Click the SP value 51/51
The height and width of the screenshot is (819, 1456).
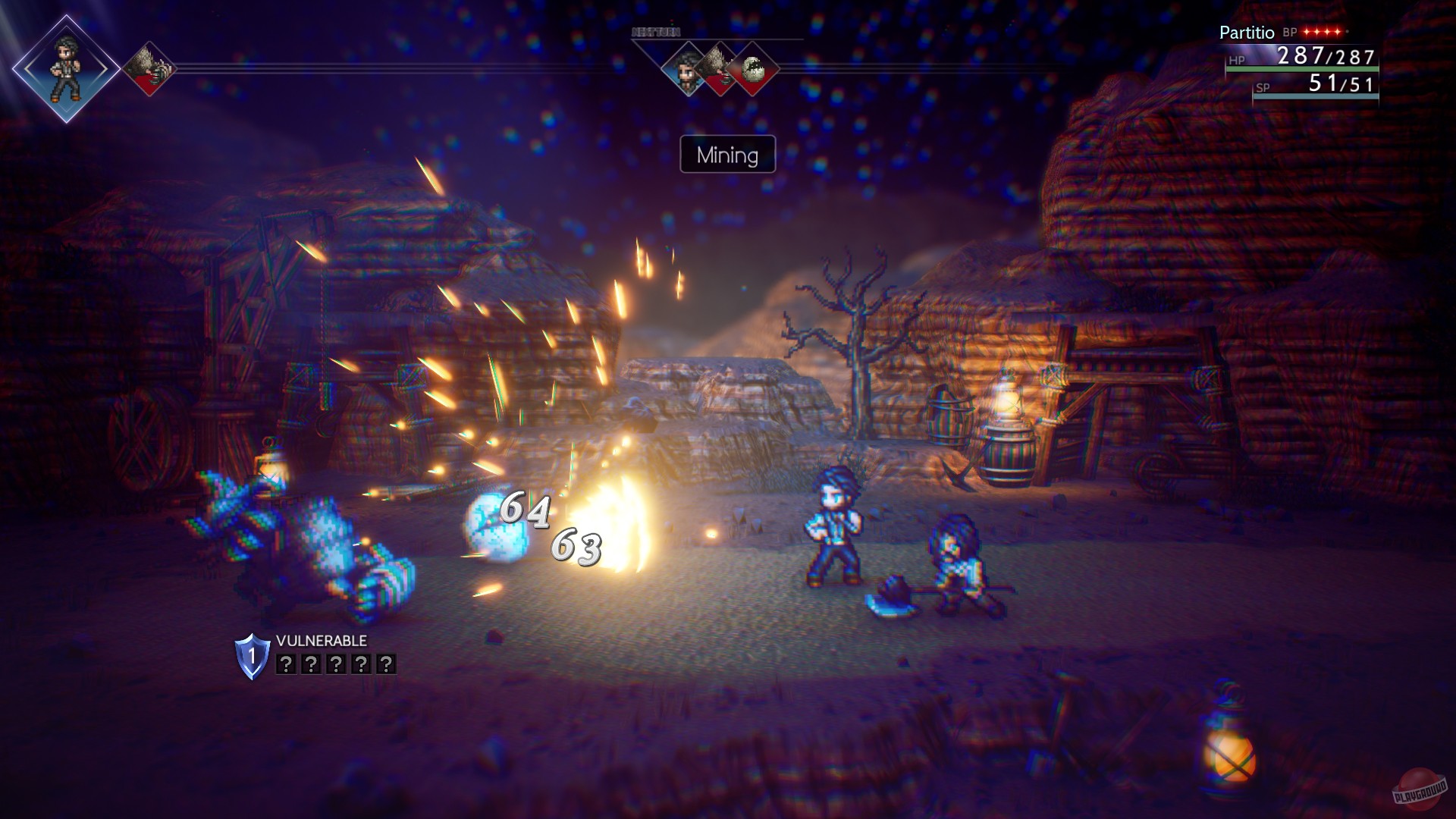(1341, 86)
